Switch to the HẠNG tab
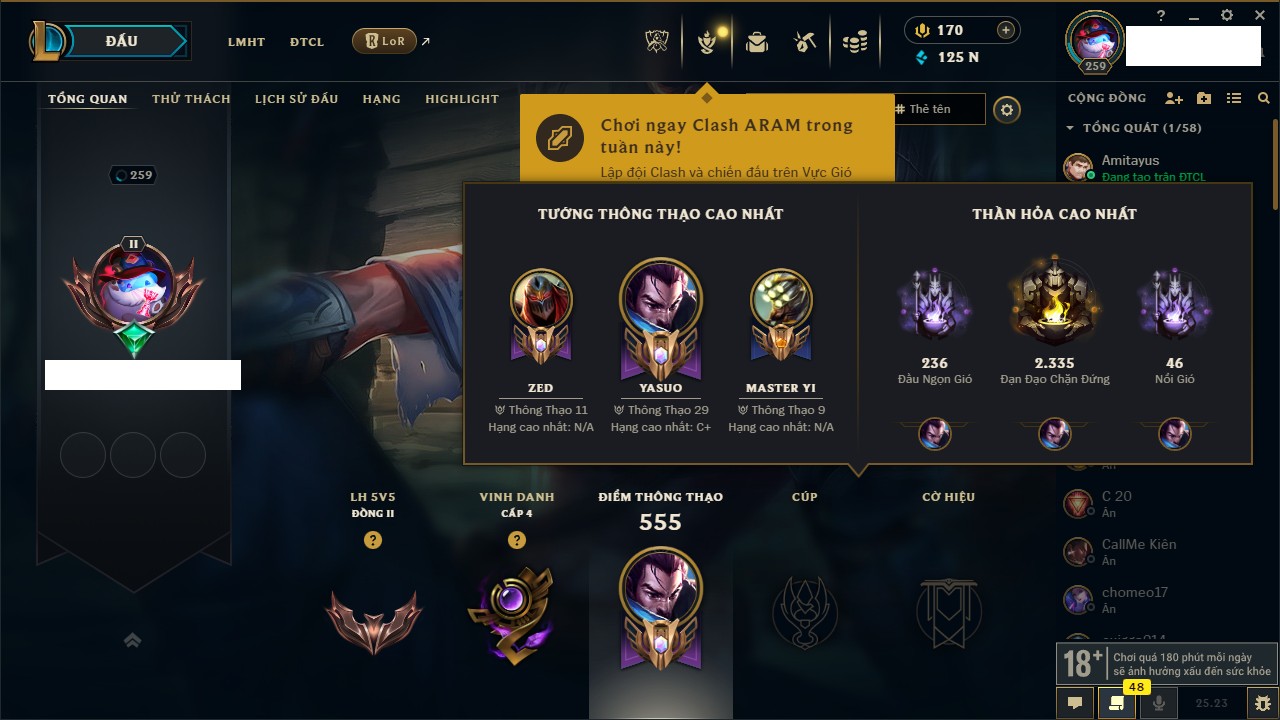The image size is (1280, 720). (381, 99)
